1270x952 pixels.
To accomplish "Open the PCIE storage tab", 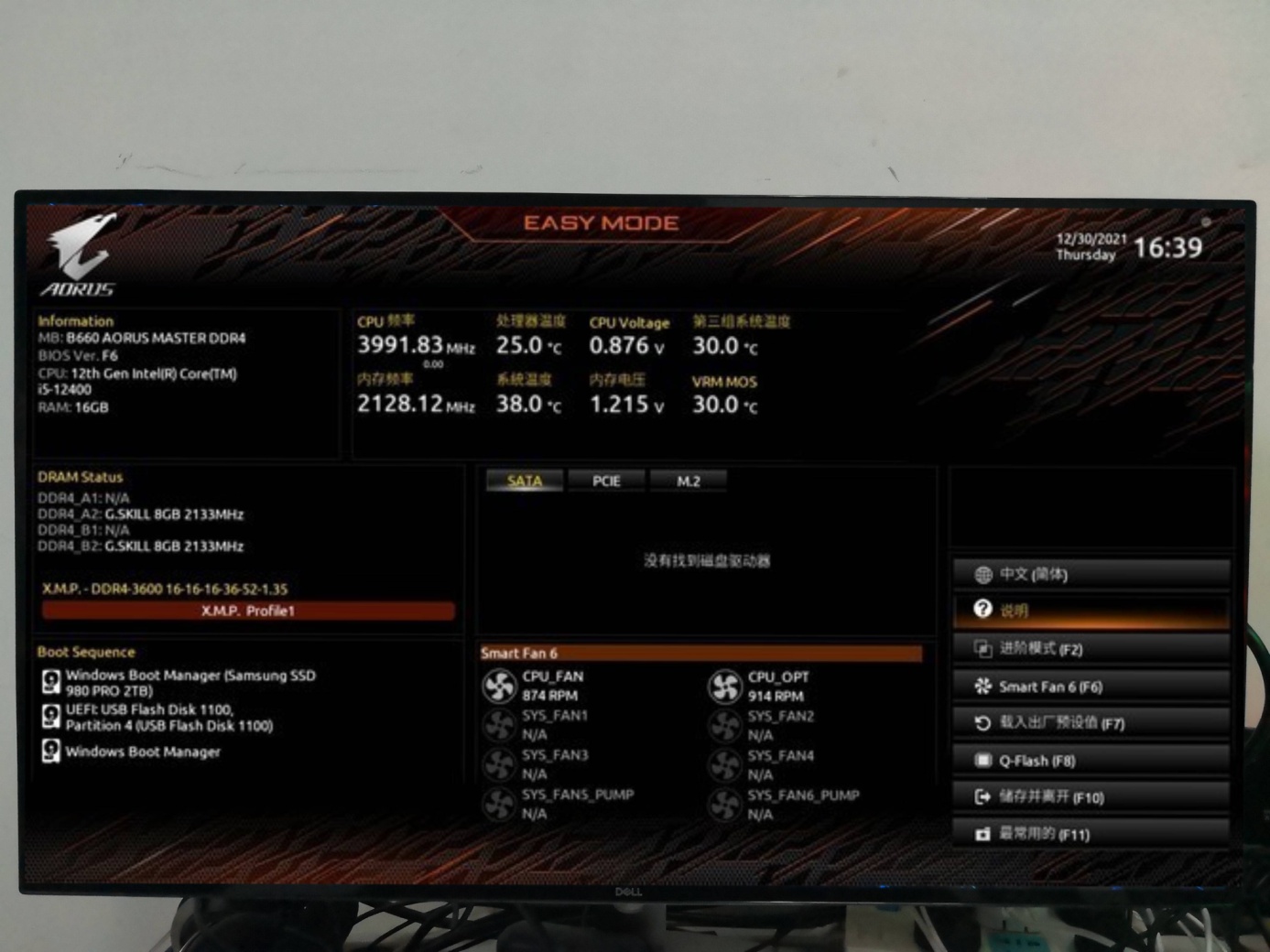I will pos(606,481).
